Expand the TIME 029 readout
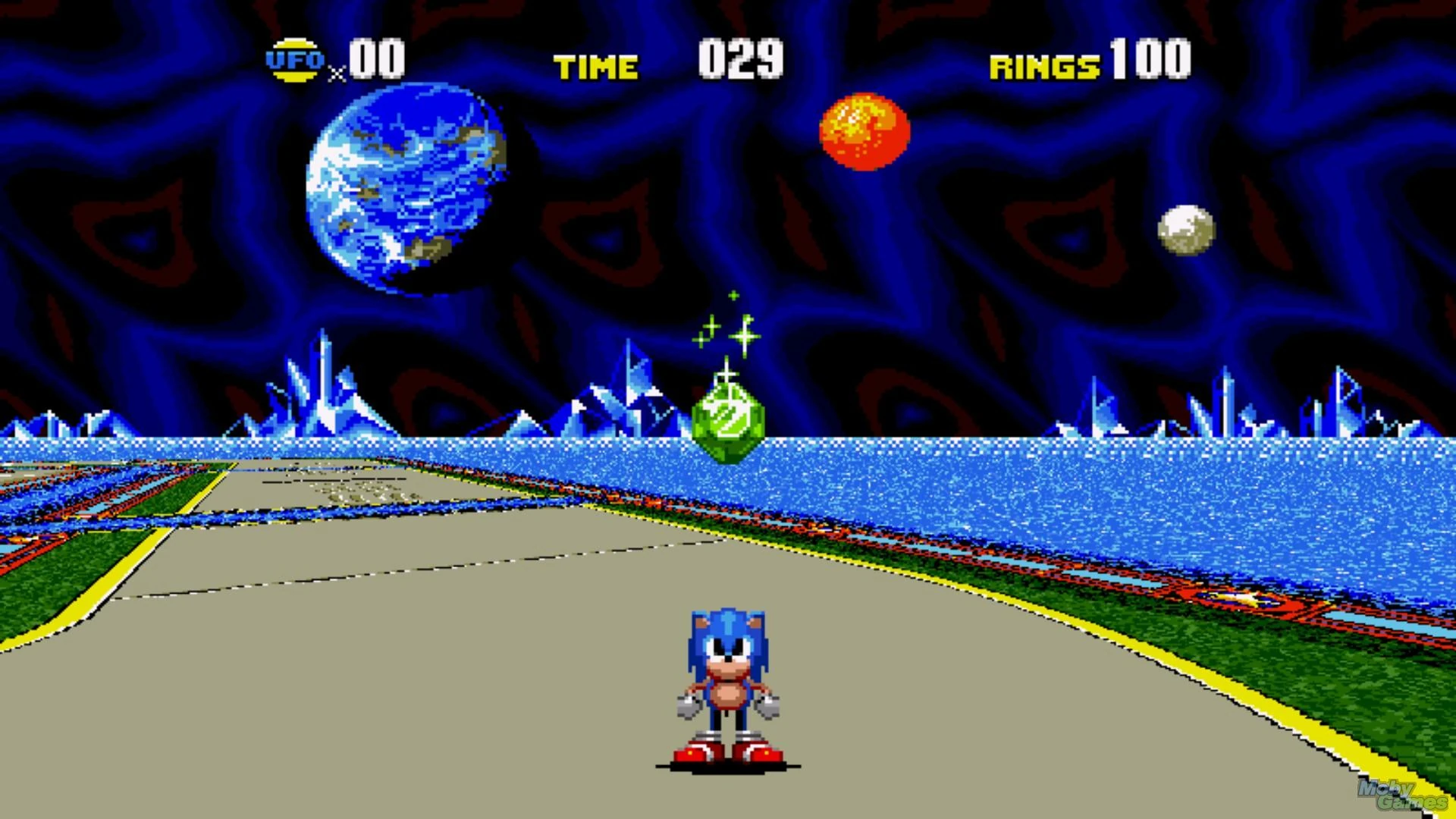Screen dimensions: 1456x819 [739, 61]
